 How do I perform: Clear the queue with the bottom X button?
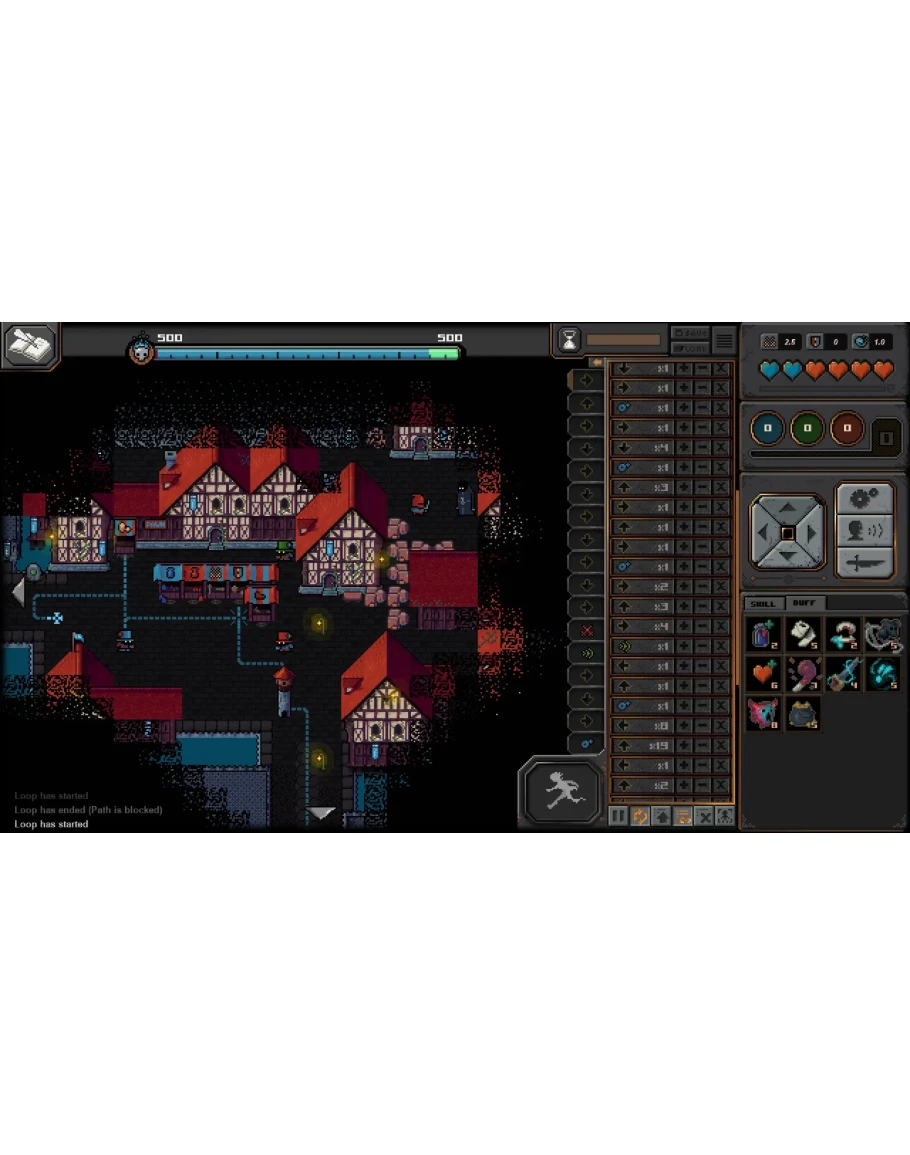[x=704, y=816]
